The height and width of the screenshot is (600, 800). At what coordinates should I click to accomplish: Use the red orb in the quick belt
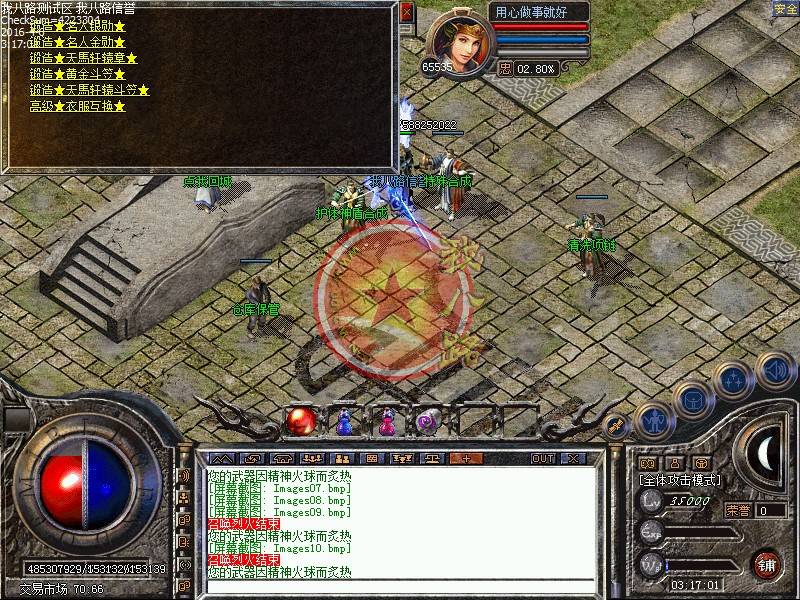pyautogui.click(x=299, y=422)
